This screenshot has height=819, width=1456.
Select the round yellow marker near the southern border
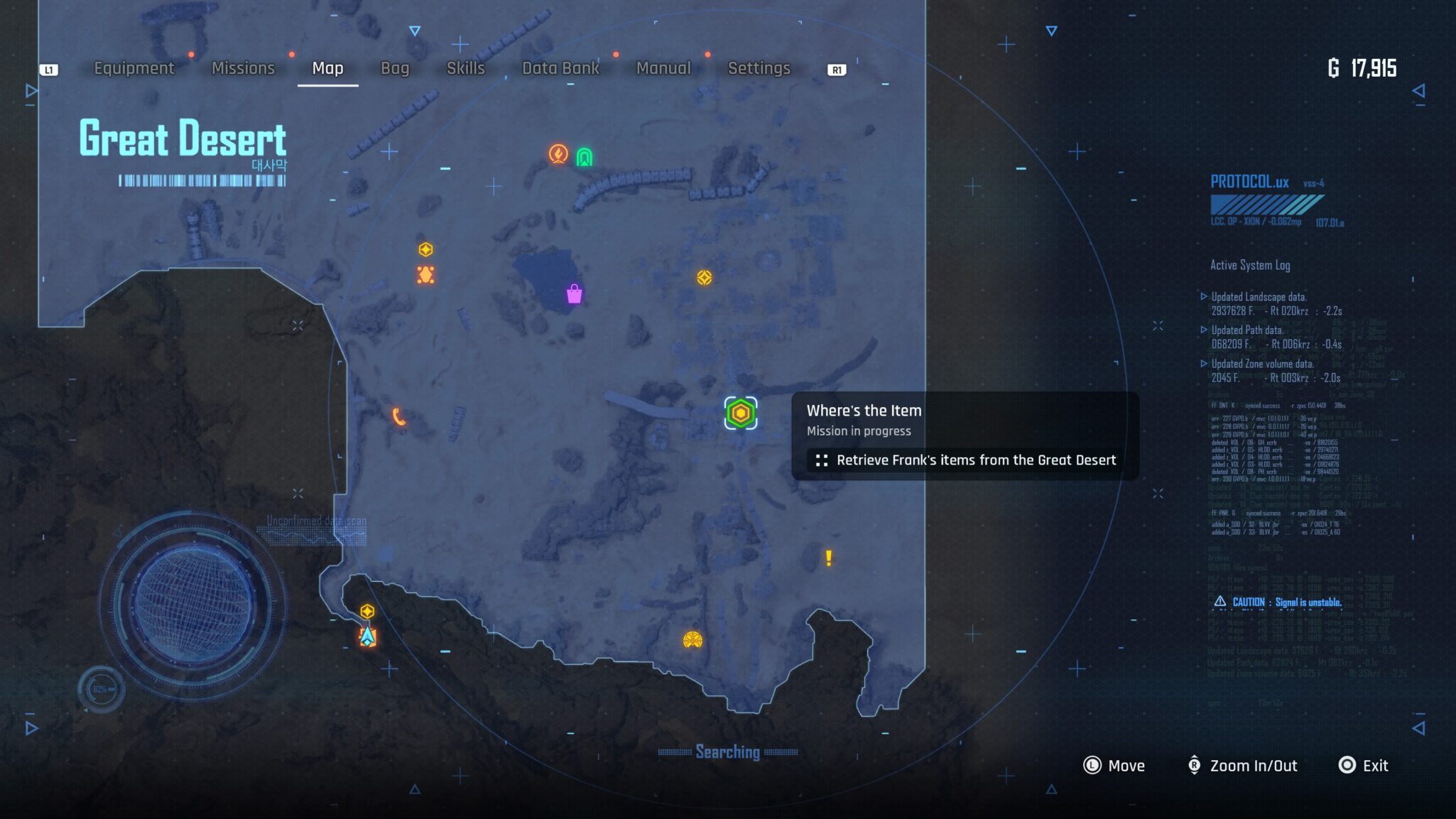pos(692,641)
